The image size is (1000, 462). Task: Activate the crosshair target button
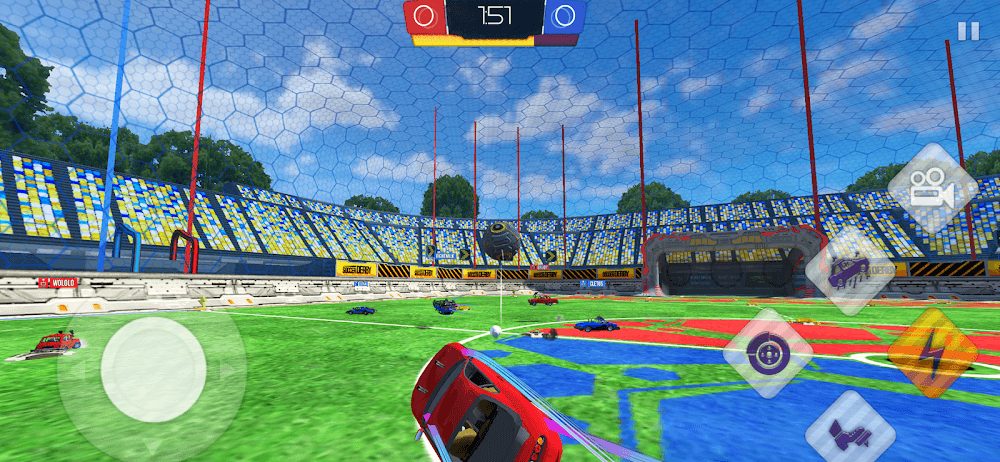[769, 353]
